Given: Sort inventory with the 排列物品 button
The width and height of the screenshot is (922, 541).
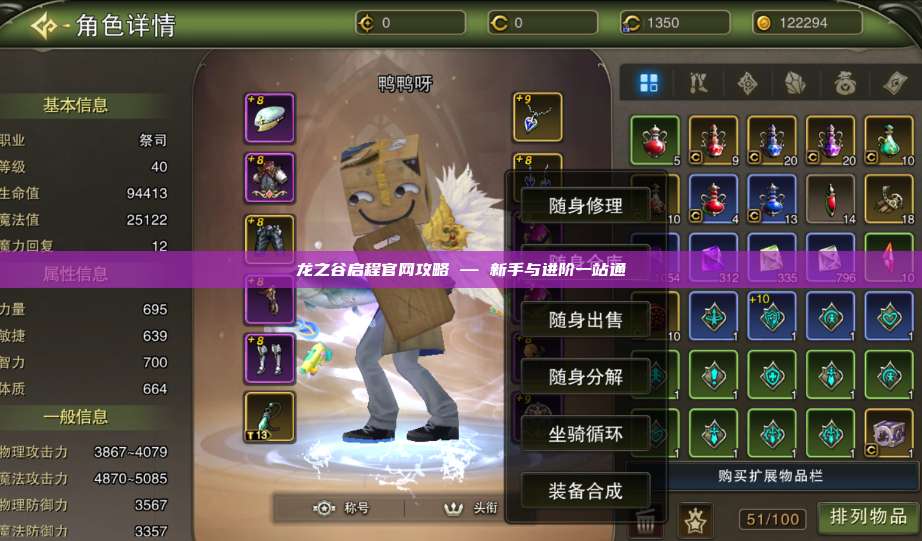Looking at the screenshot, I should click(867, 517).
